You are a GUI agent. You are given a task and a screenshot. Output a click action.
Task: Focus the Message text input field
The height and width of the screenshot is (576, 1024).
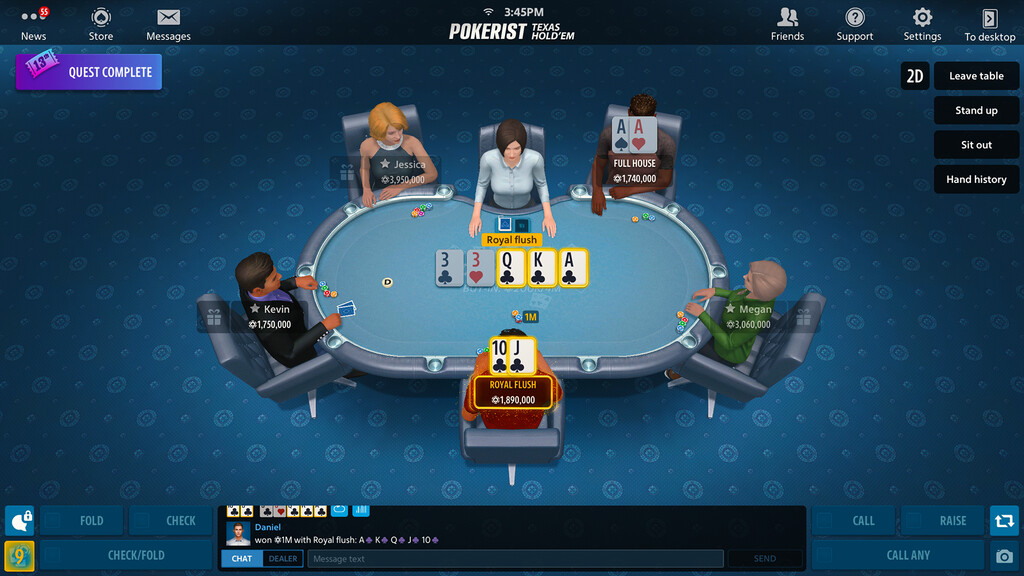pyautogui.click(x=515, y=559)
